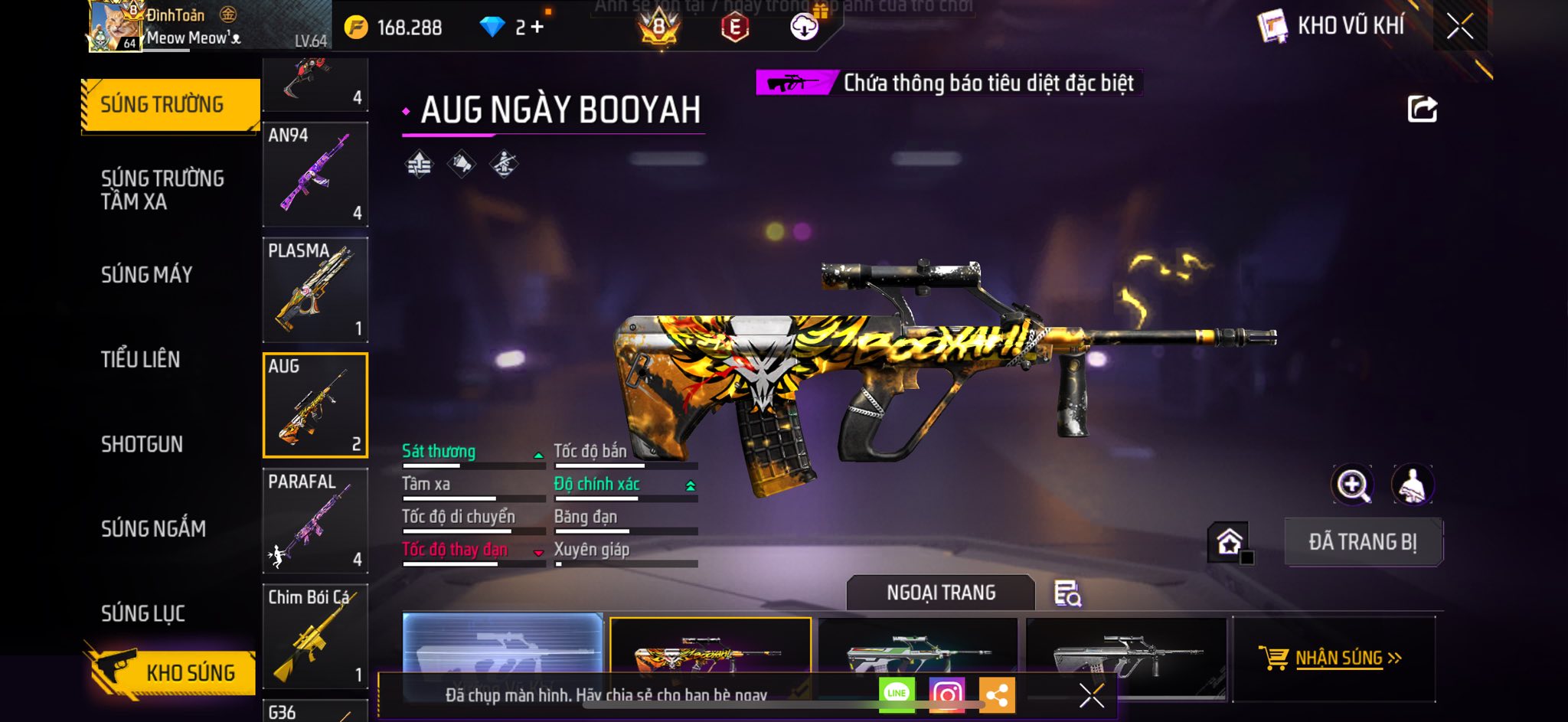Pick the Chim Bói Cá weapon tile

[315, 637]
